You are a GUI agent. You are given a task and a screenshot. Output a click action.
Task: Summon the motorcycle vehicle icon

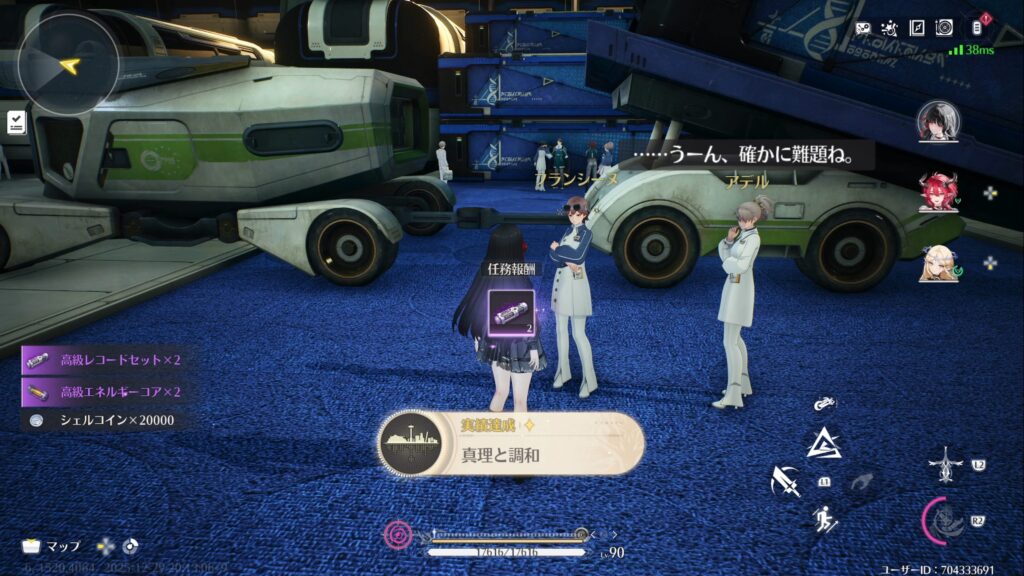click(x=825, y=405)
